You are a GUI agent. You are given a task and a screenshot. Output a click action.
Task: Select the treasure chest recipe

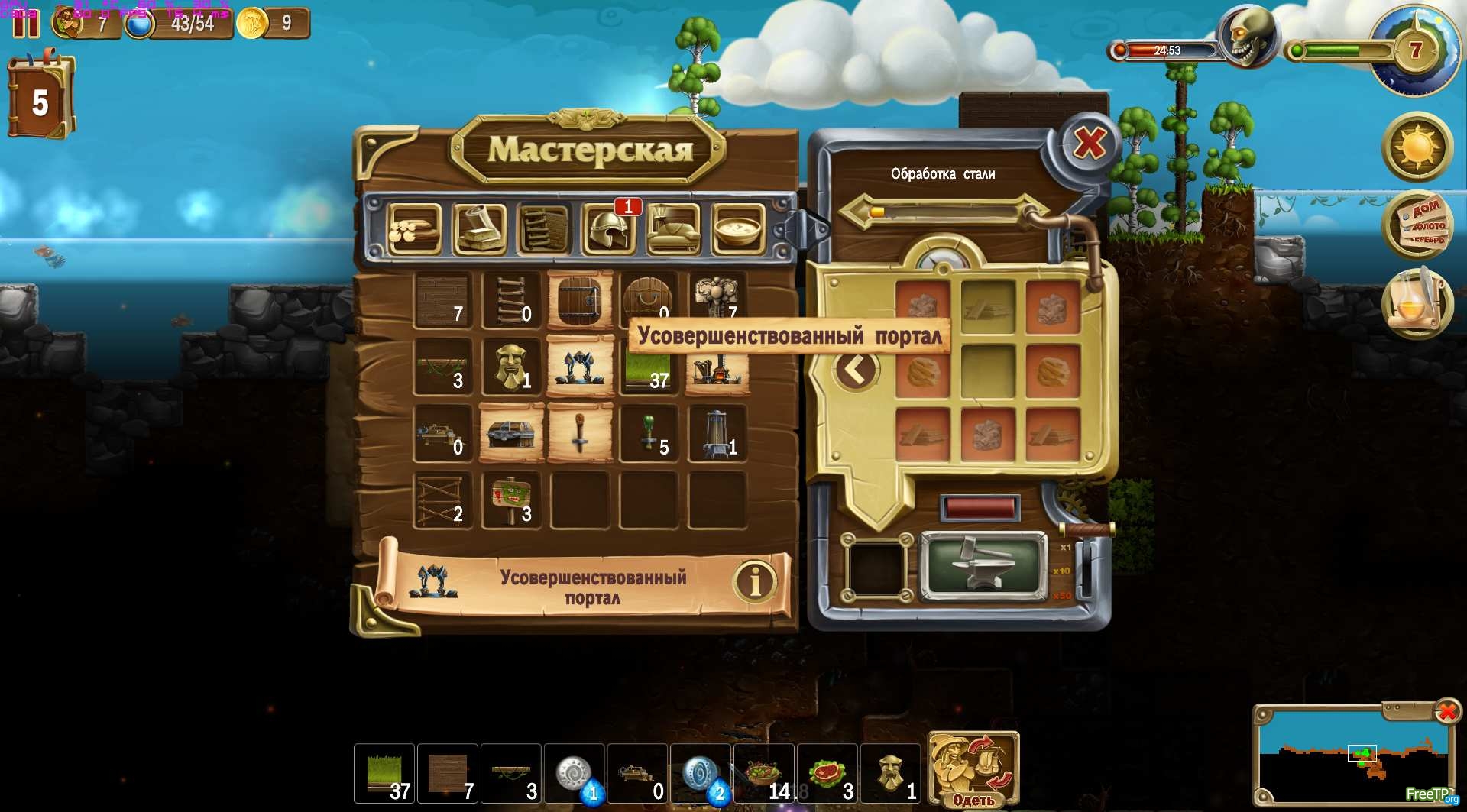510,434
